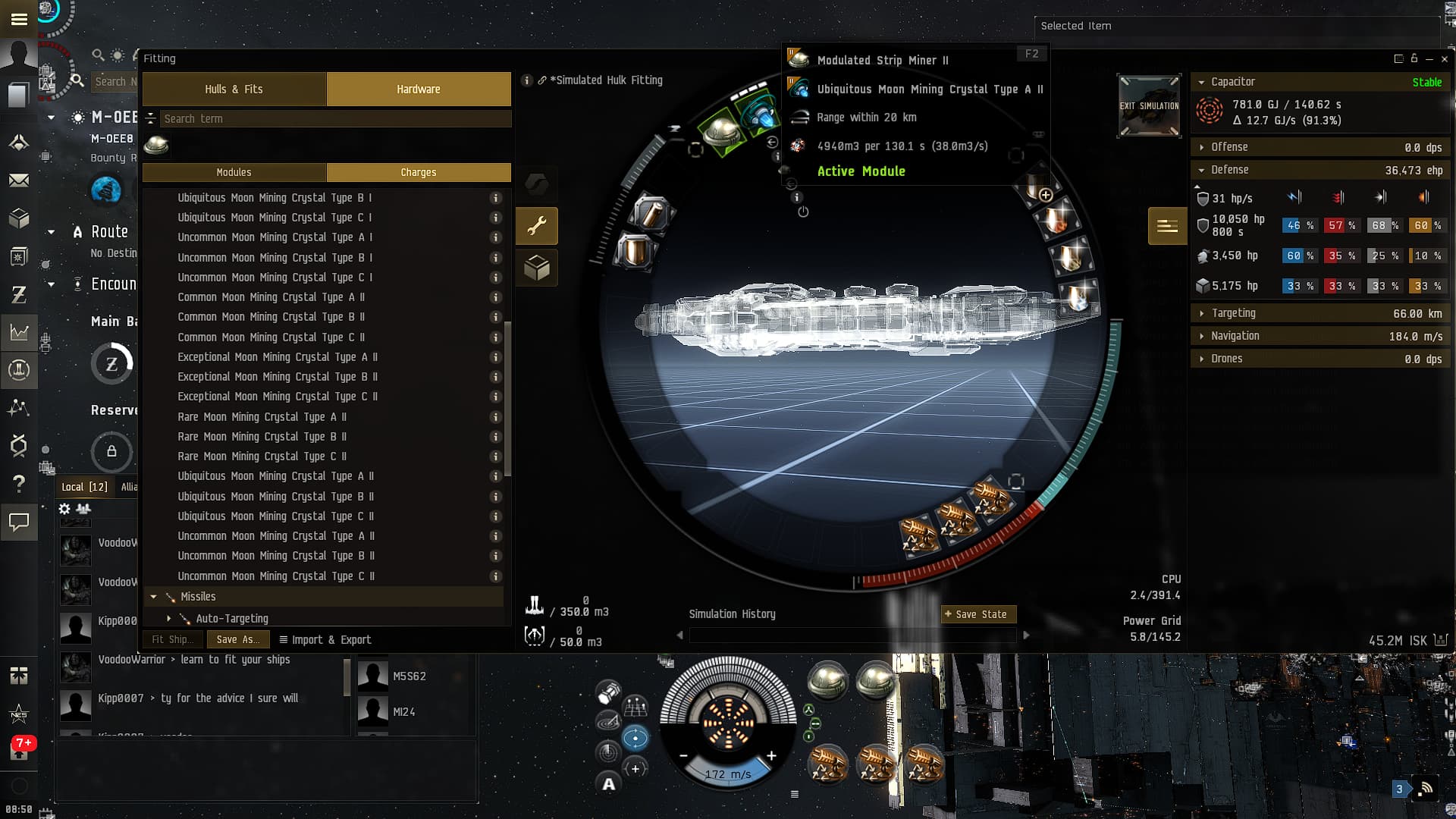The width and height of the screenshot is (1456, 819).
Task: Close the Fitting window
Action: point(1445,59)
